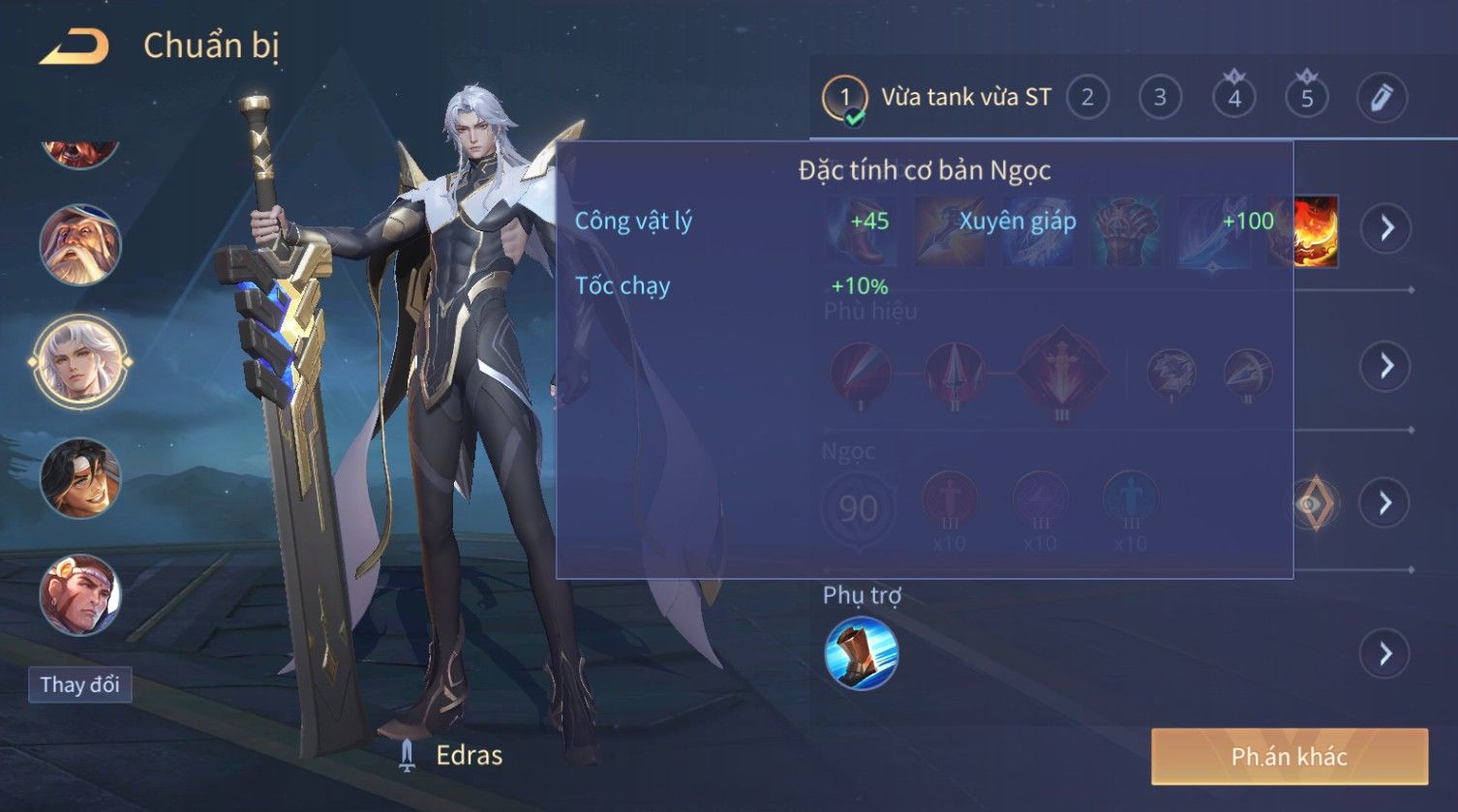Open the Phụ trợ selection arrow
The image size is (1458, 812).
tap(1386, 654)
